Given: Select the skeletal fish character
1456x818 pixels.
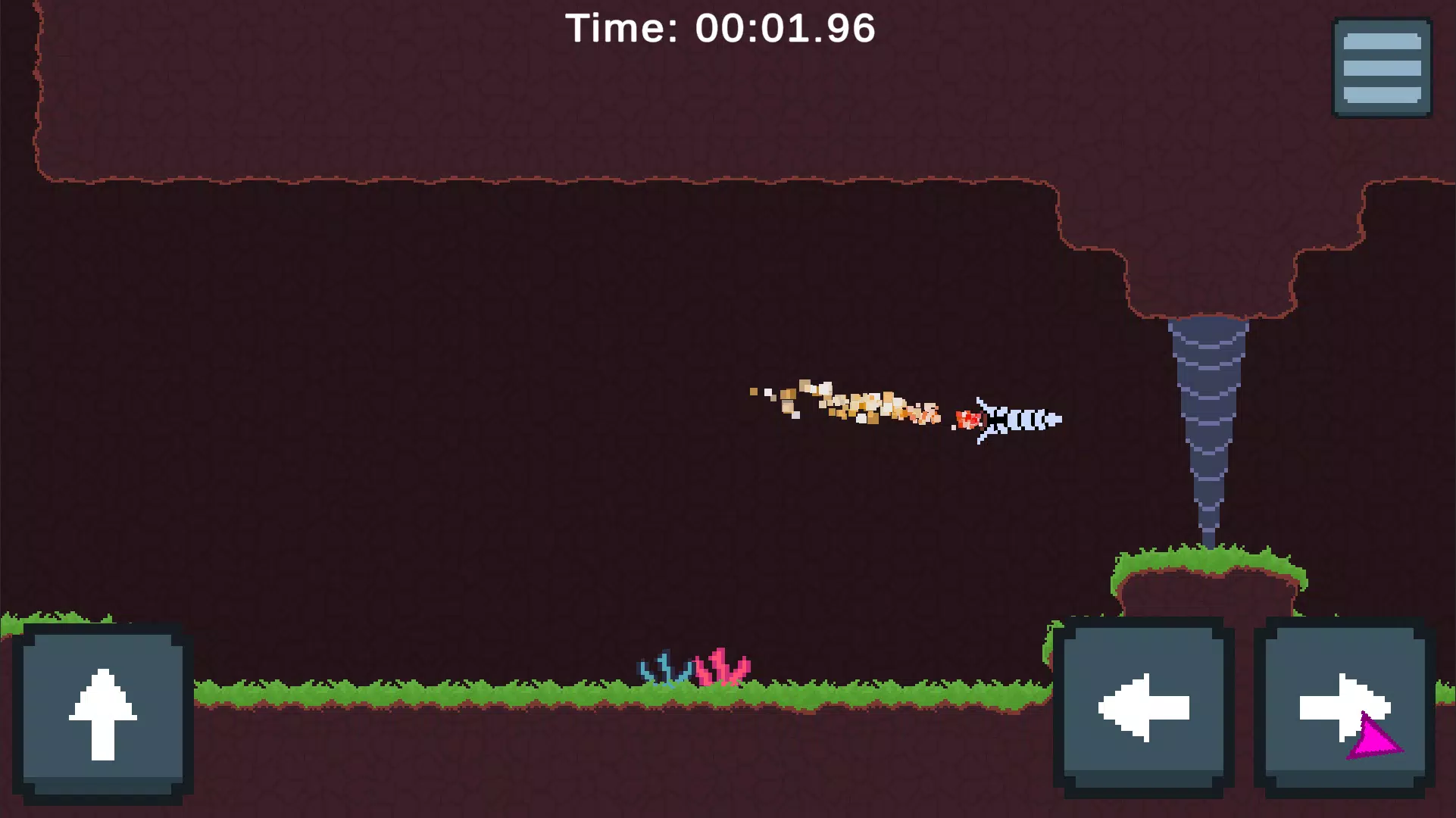Looking at the screenshot, I should (1015, 419).
